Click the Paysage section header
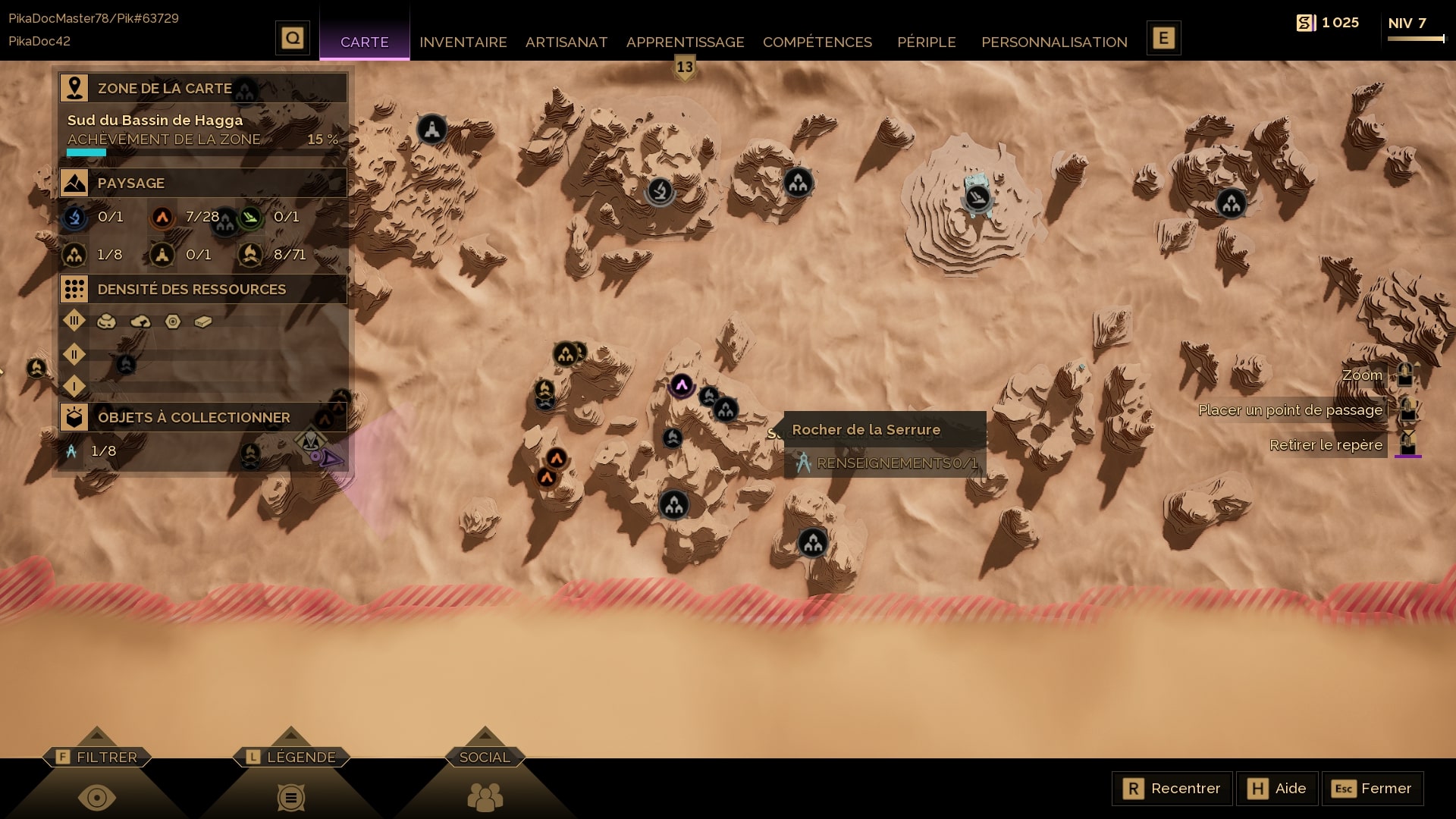This screenshot has width=1456, height=819. point(203,183)
